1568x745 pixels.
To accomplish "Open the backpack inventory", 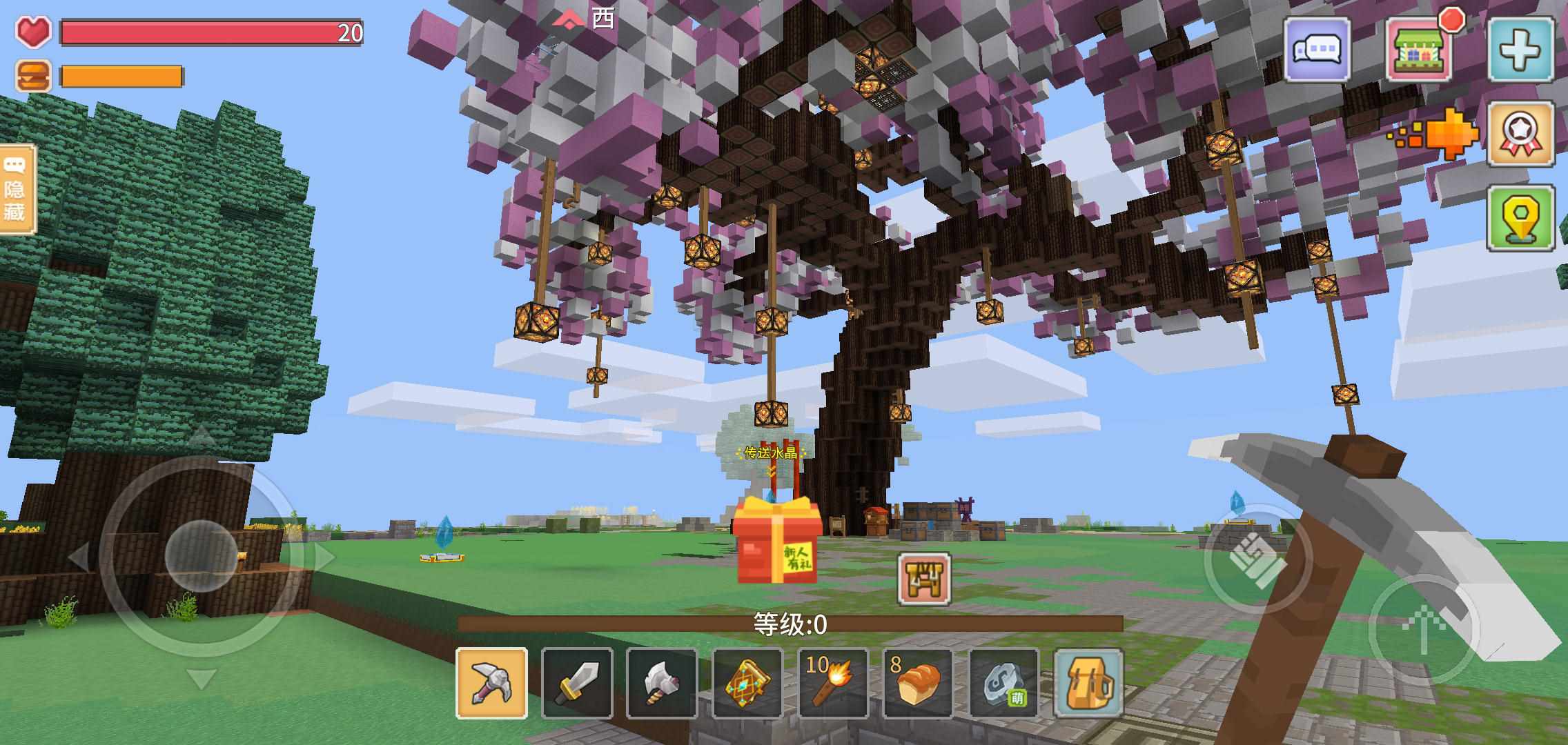I will pyautogui.click(x=1088, y=684).
